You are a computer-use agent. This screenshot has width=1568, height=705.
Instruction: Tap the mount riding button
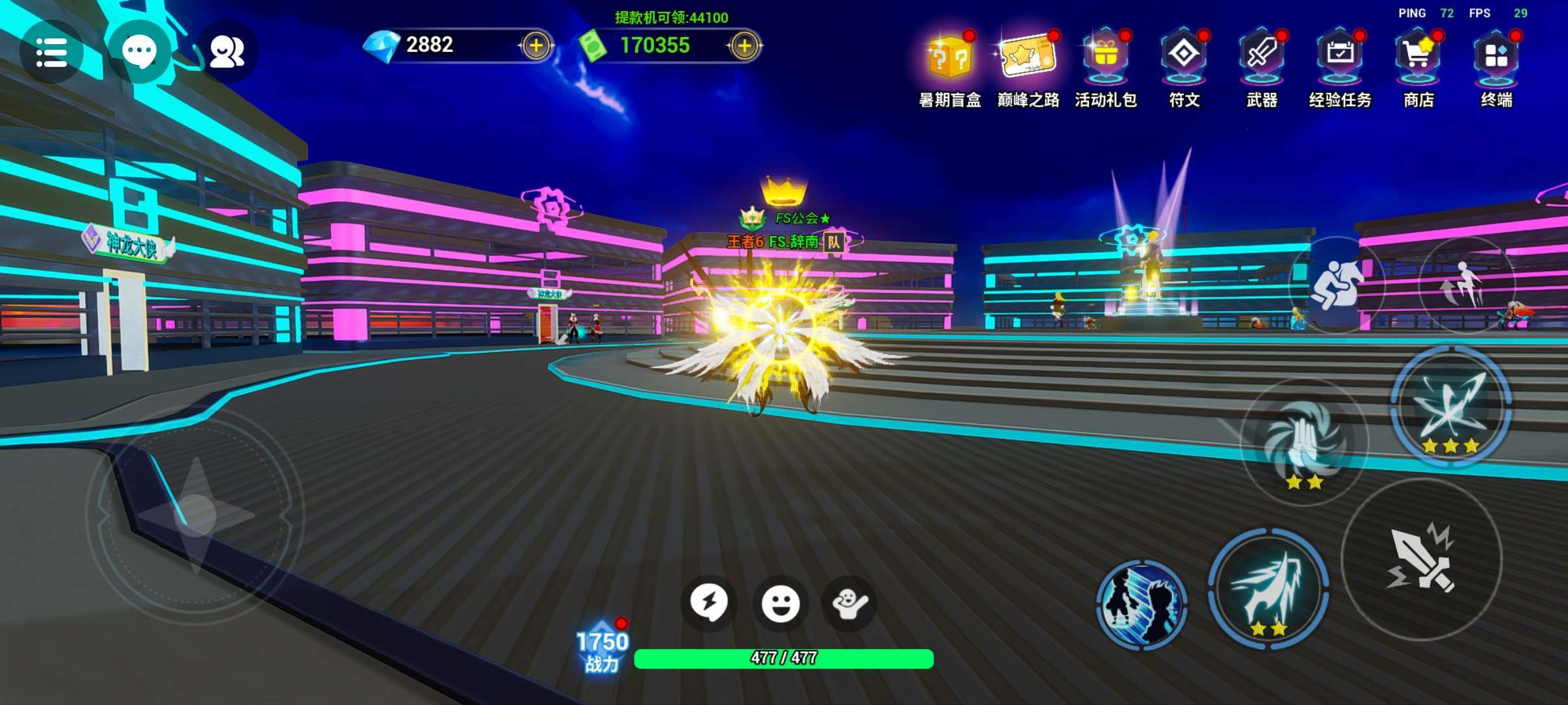1337,285
